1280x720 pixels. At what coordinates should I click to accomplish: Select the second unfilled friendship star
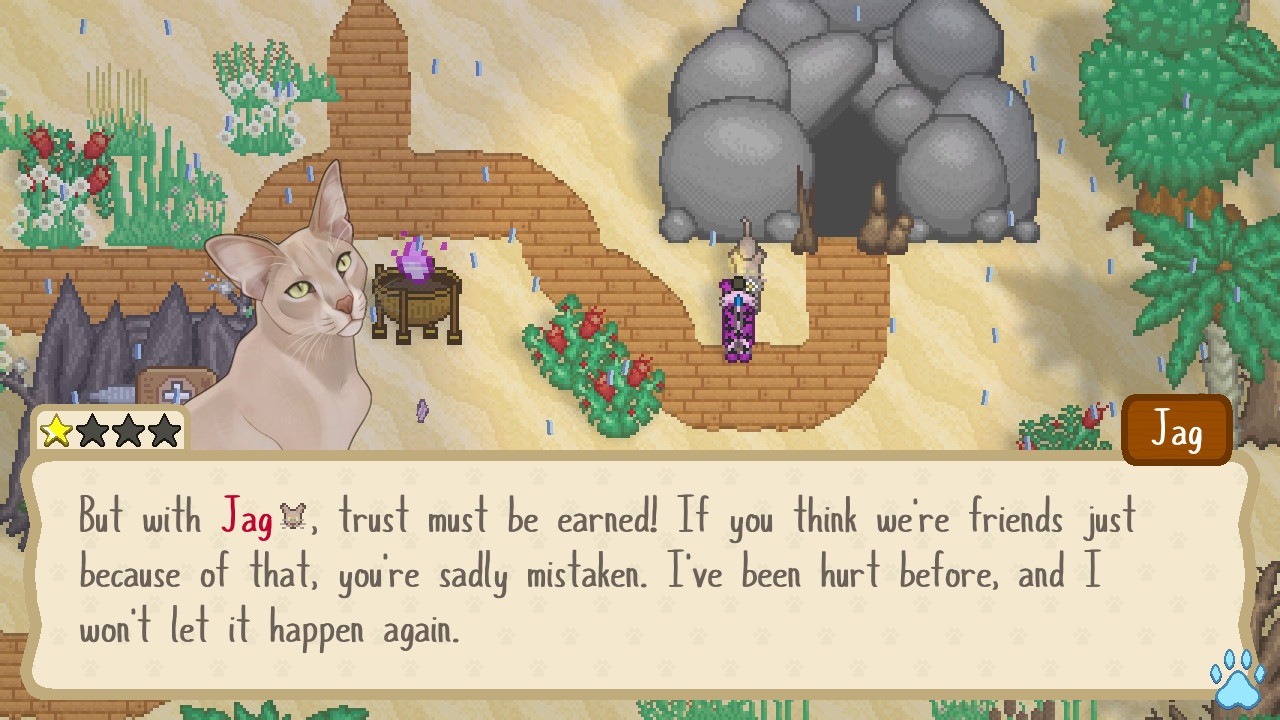tap(94, 430)
